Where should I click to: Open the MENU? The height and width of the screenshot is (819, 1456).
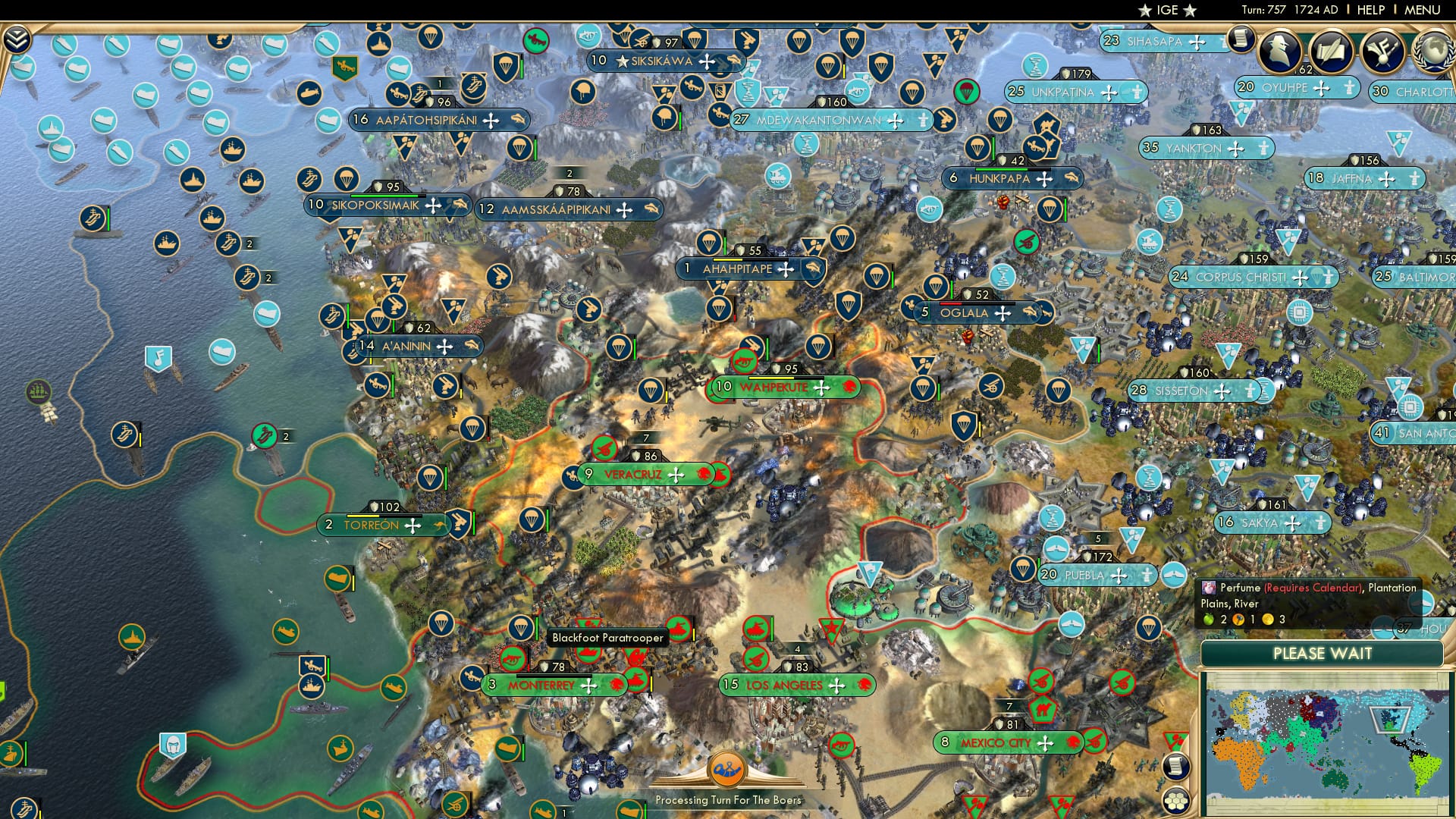pyautogui.click(x=1421, y=11)
